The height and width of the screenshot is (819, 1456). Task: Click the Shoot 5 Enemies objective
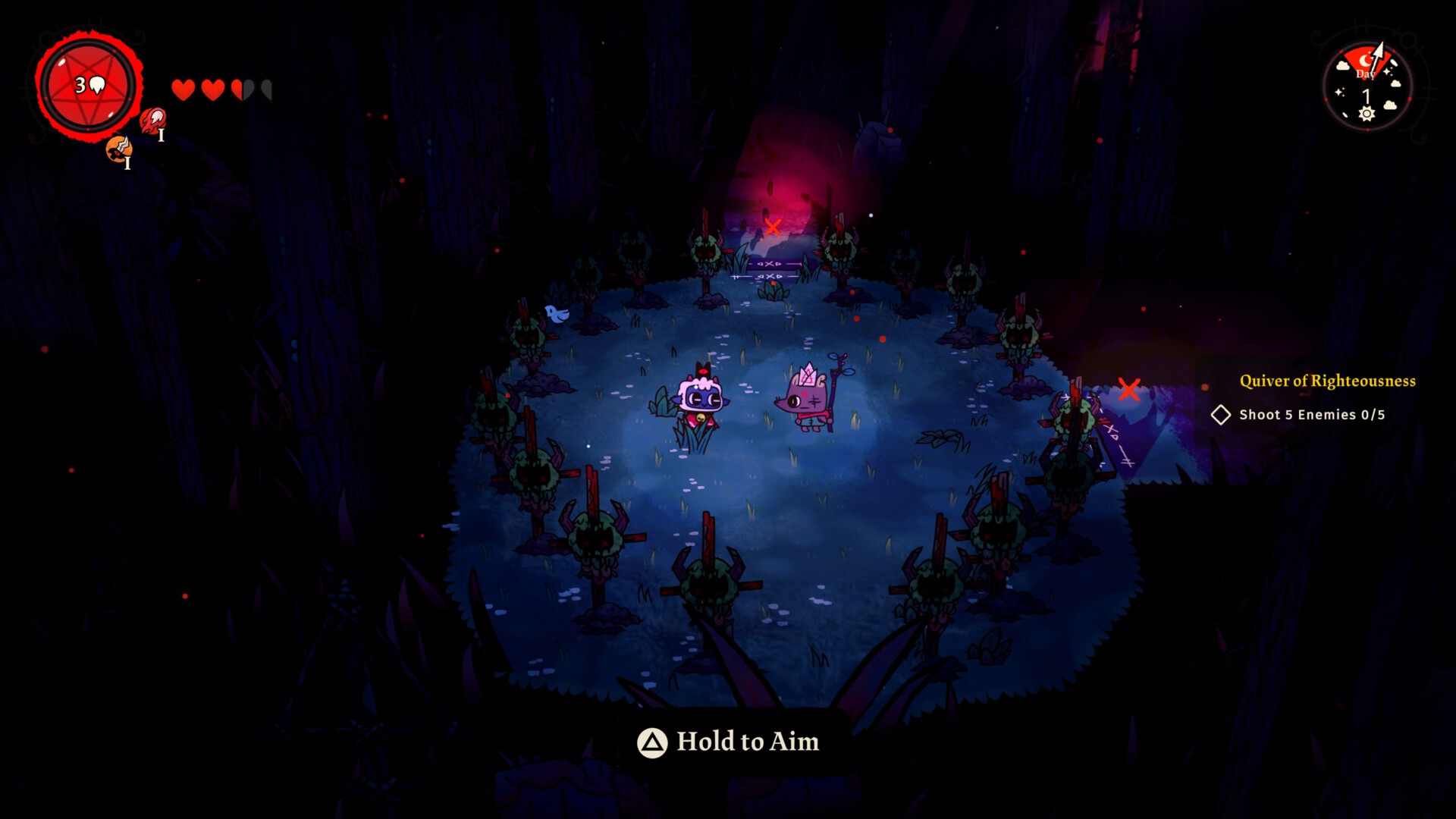point(1311,415)
